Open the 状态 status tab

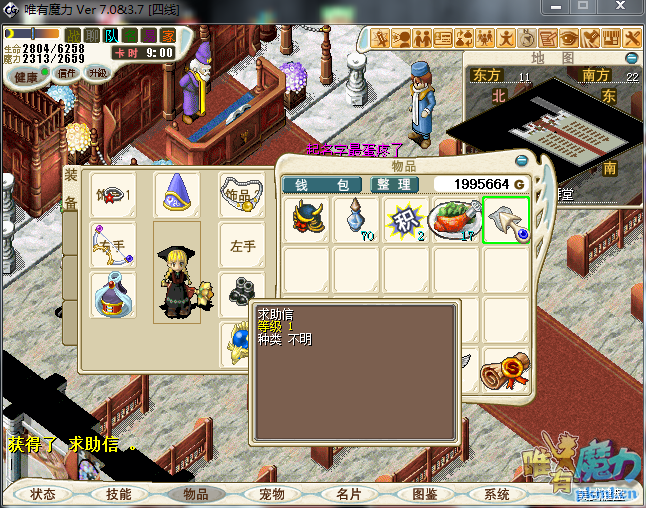(x=43, y=494)
